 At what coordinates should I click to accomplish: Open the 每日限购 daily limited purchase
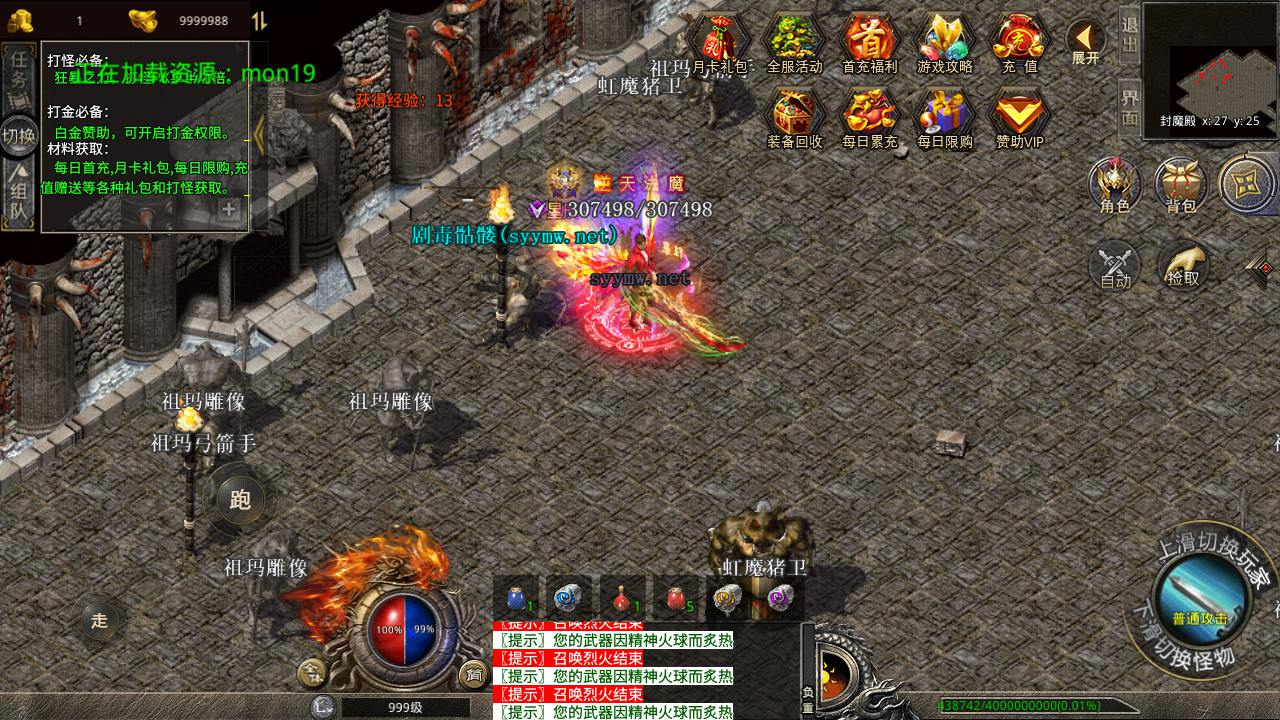point(944,117)
